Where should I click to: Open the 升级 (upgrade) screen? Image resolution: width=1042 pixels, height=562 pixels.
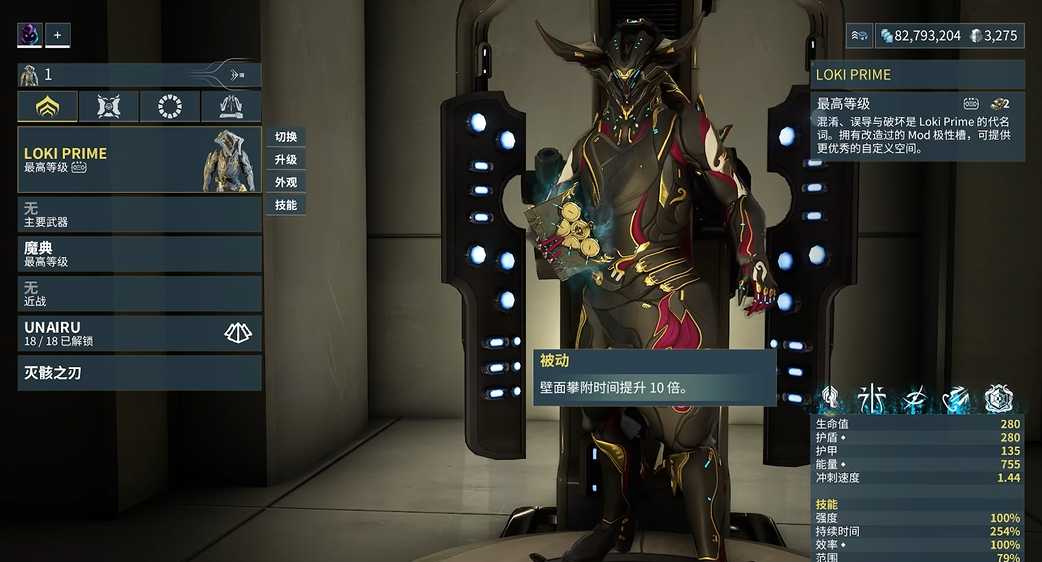pos(286,160)
